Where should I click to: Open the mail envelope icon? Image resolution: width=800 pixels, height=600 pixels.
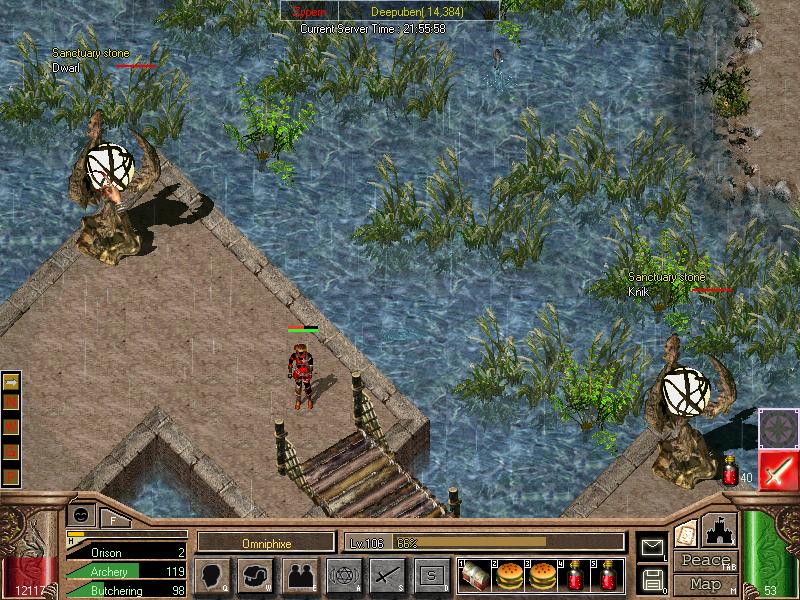pyautogui.click(x=652, y=546)
